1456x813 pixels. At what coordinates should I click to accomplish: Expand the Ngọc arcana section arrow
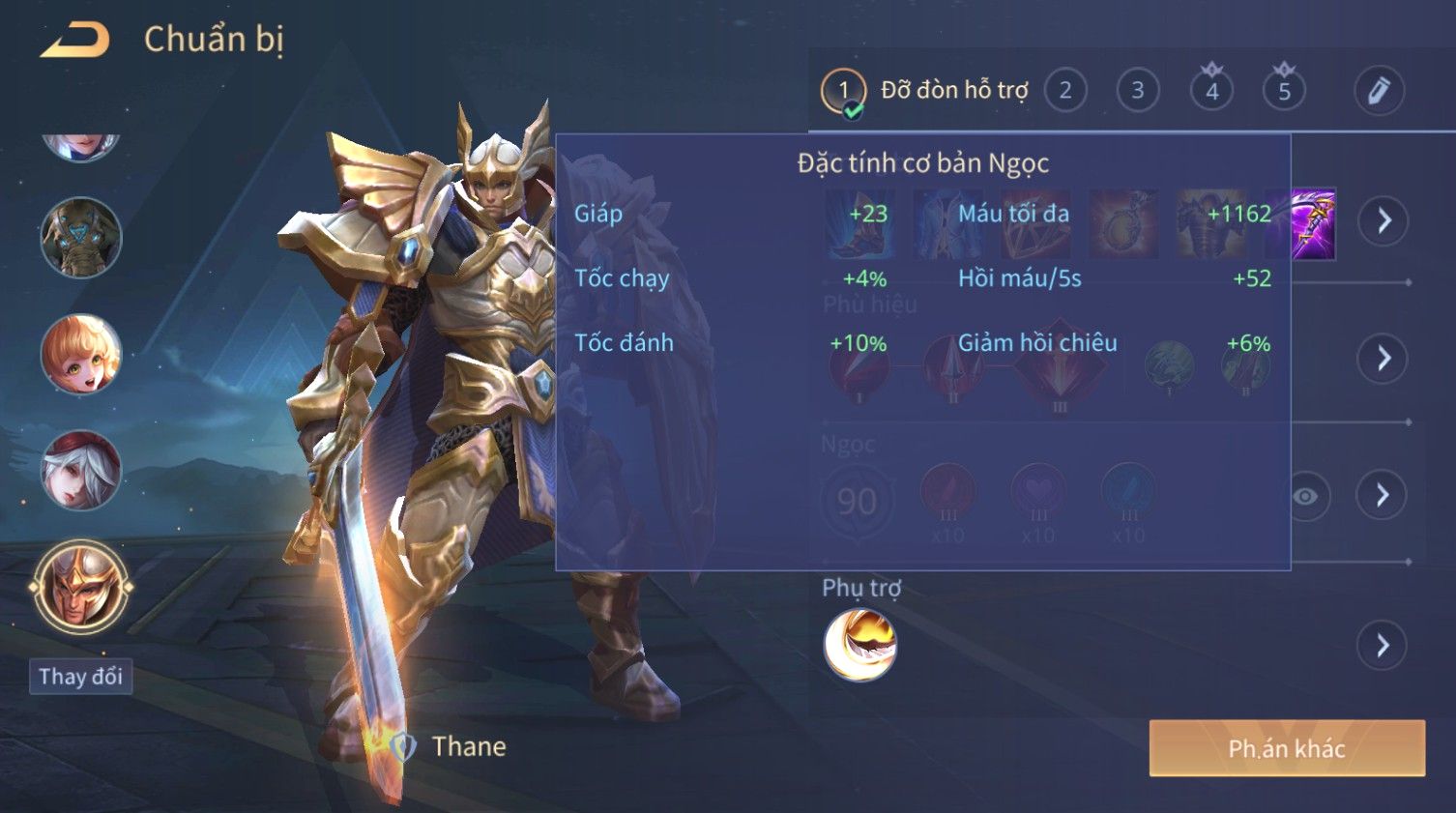click(x=1383, y=495)
